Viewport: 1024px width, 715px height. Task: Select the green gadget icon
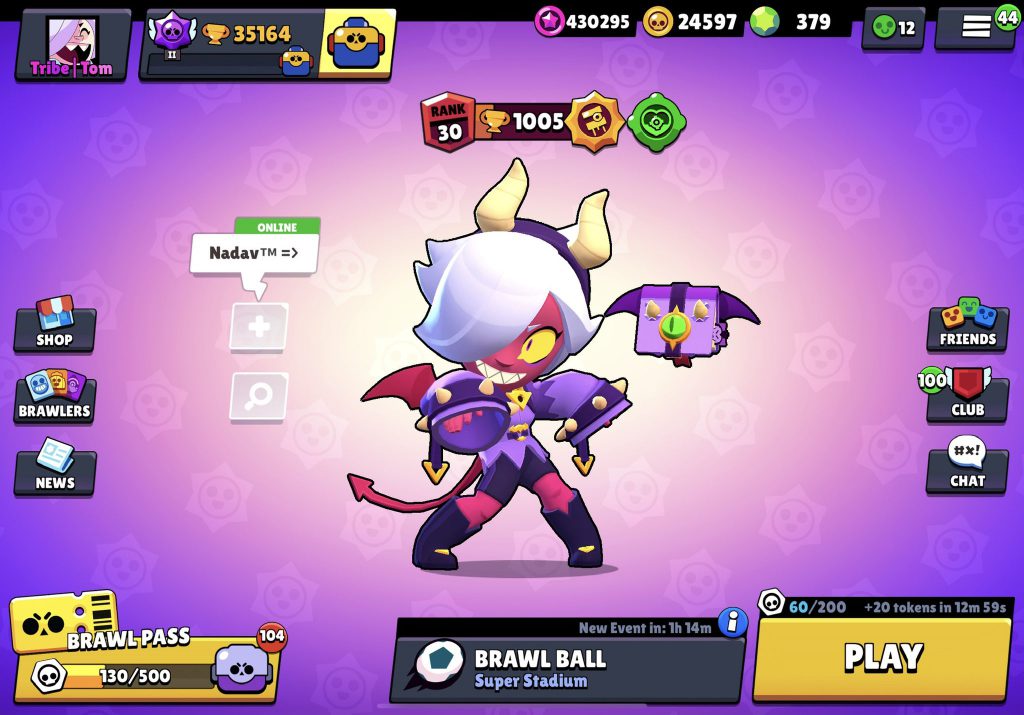tap(657, 123)
